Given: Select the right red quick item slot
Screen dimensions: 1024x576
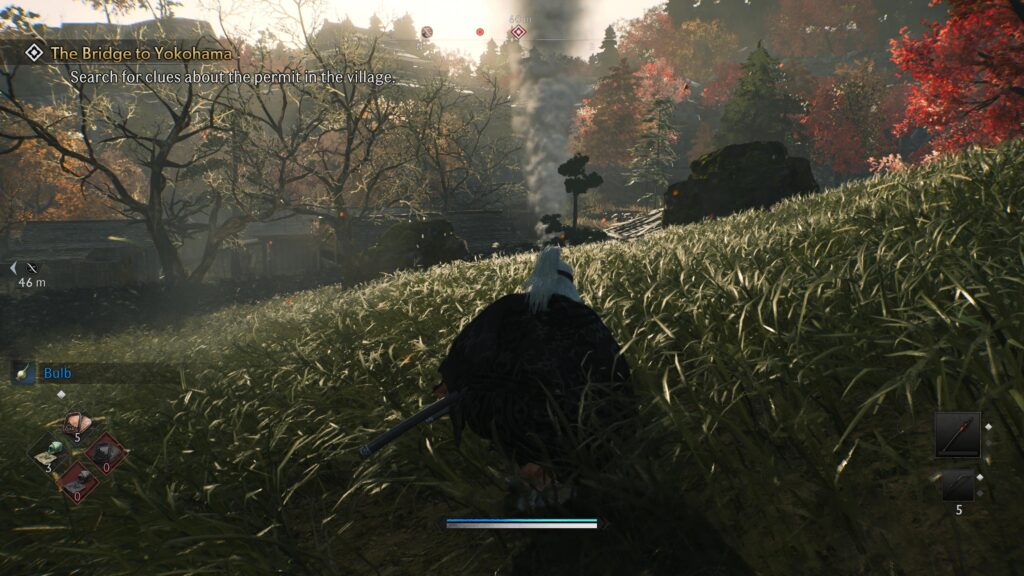Looking at the screenshot, I should point(105,453).
